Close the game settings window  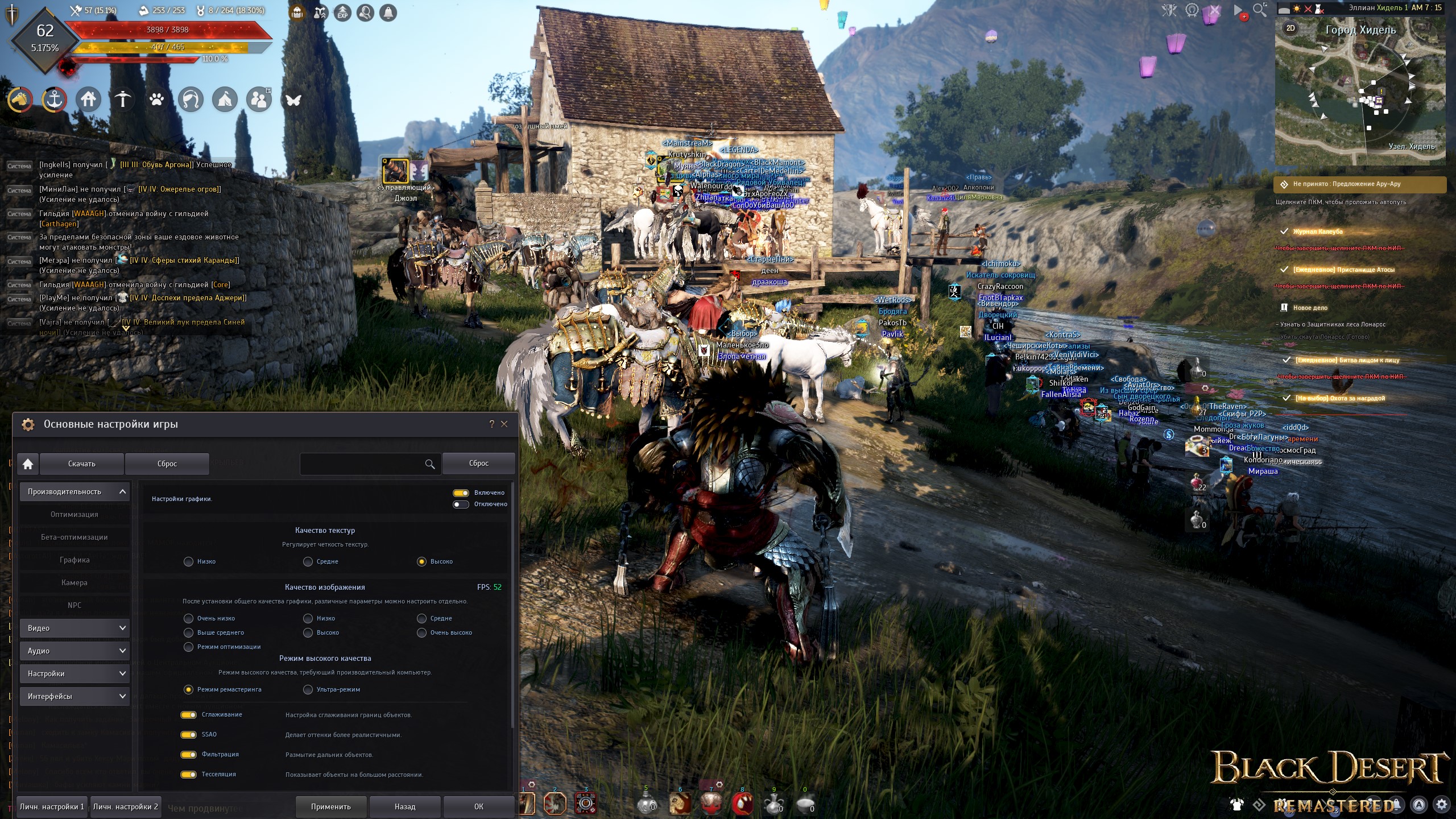504,424
